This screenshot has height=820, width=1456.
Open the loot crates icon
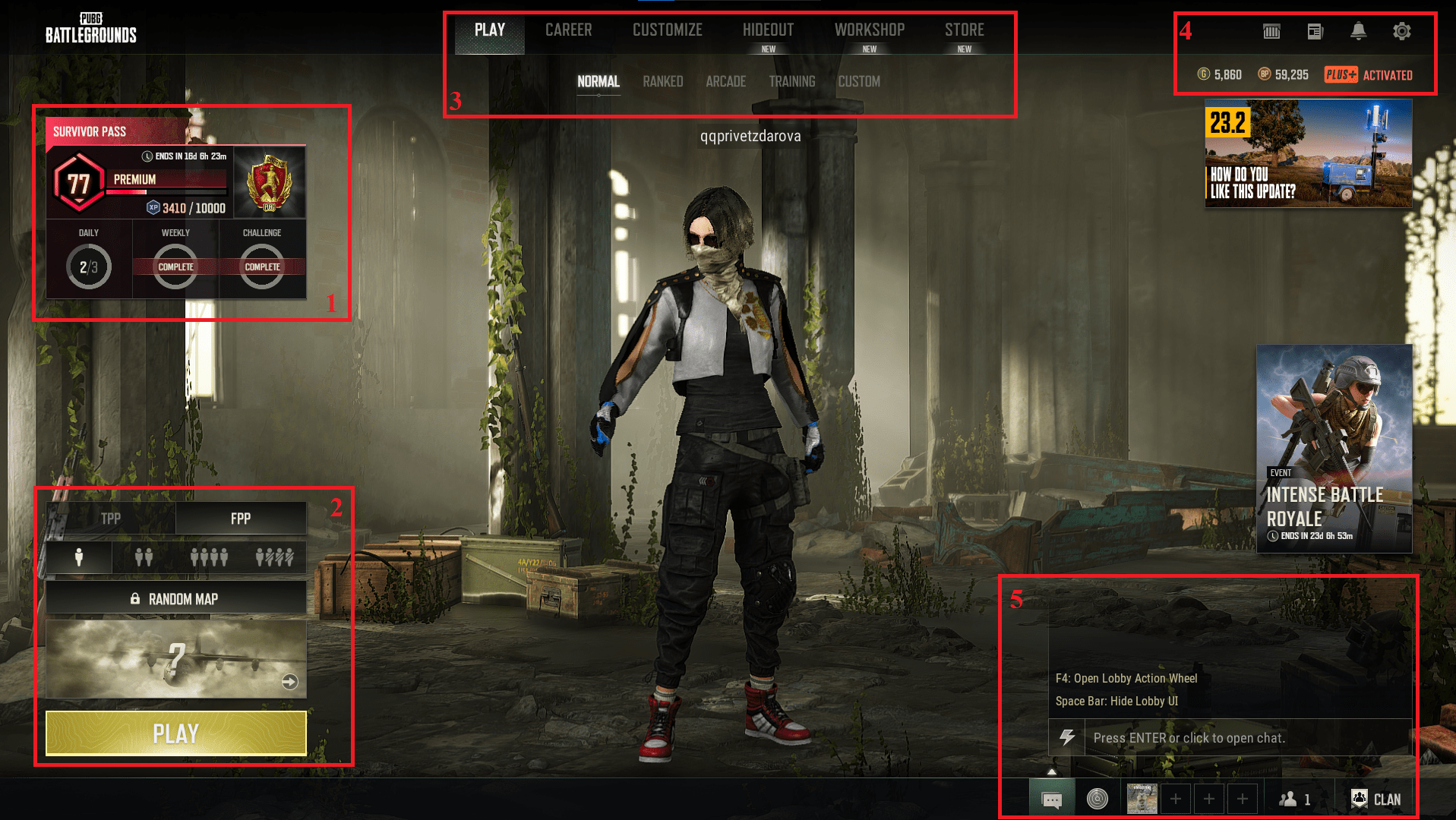pyautogui.click(x=1270, y=31)
